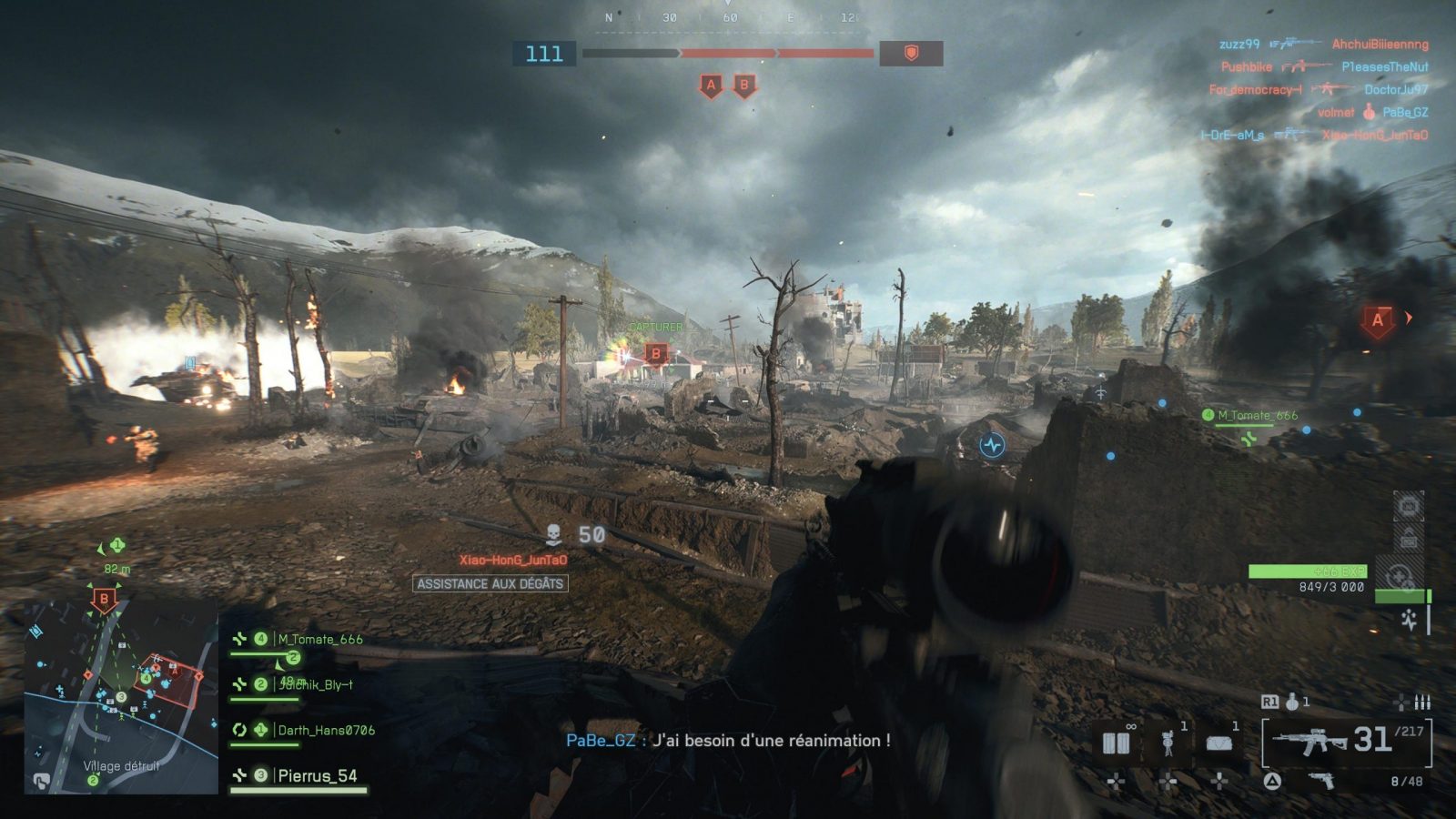Viewport: 1456px width, 819px height.
Task: Click the objective B marker above the minimap
Action: [x=104, y=600]
